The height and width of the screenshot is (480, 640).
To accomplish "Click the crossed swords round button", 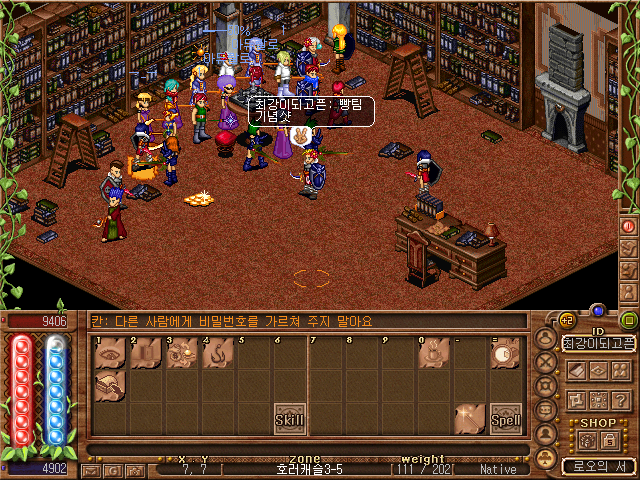I will point(545,362).
